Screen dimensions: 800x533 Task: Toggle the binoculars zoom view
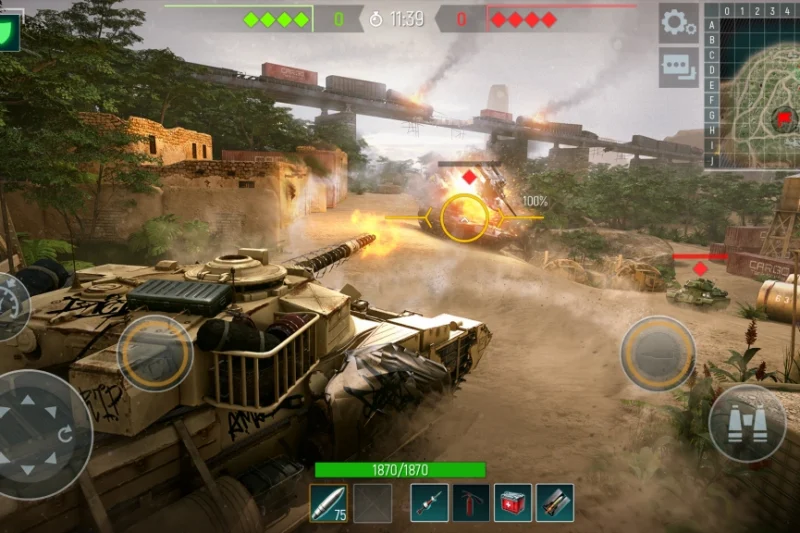tap(746, 423)
